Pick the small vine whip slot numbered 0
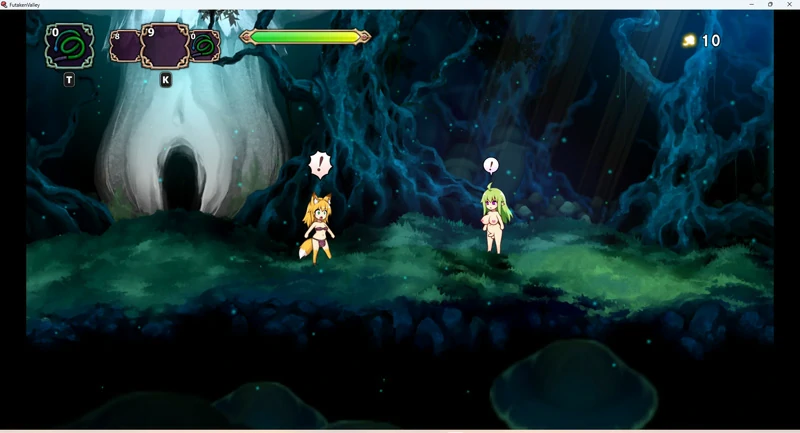Screen dimensions: 800x433 tap(205, 46)
